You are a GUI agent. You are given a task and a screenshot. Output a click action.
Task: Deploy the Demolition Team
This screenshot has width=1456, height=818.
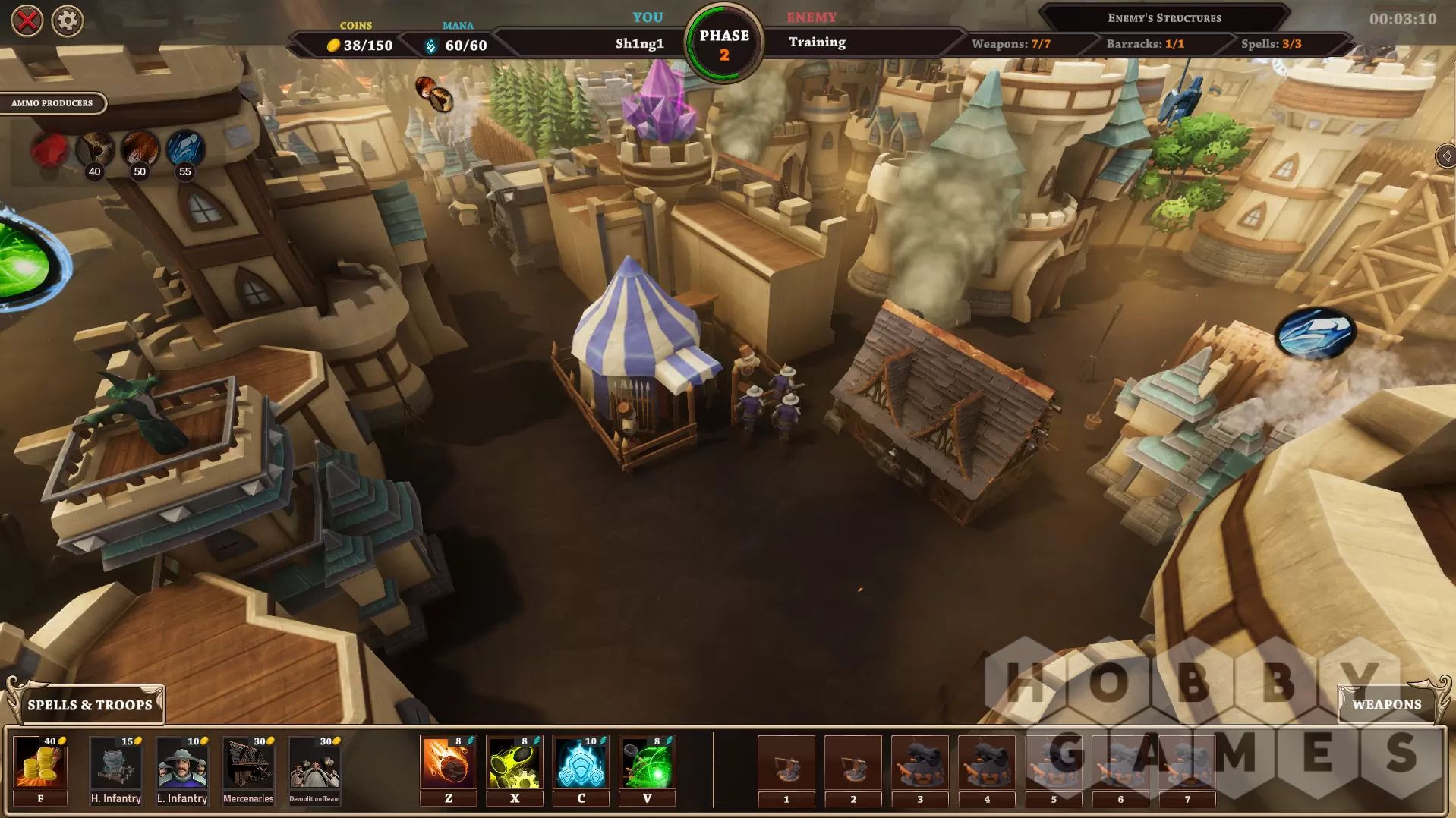[x=314, y=763]
